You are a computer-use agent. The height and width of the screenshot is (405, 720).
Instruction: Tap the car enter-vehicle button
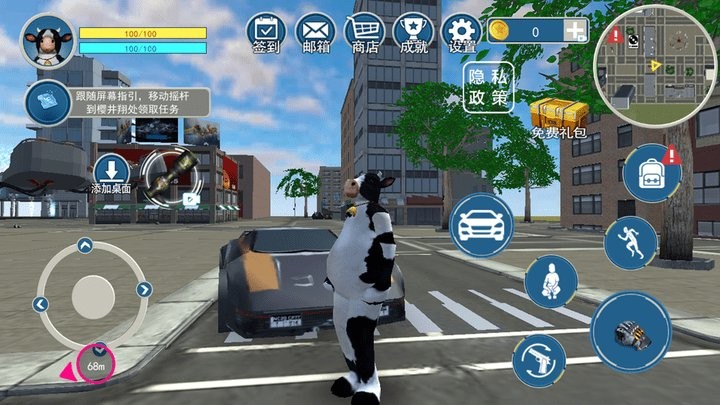tap(481, 225)
